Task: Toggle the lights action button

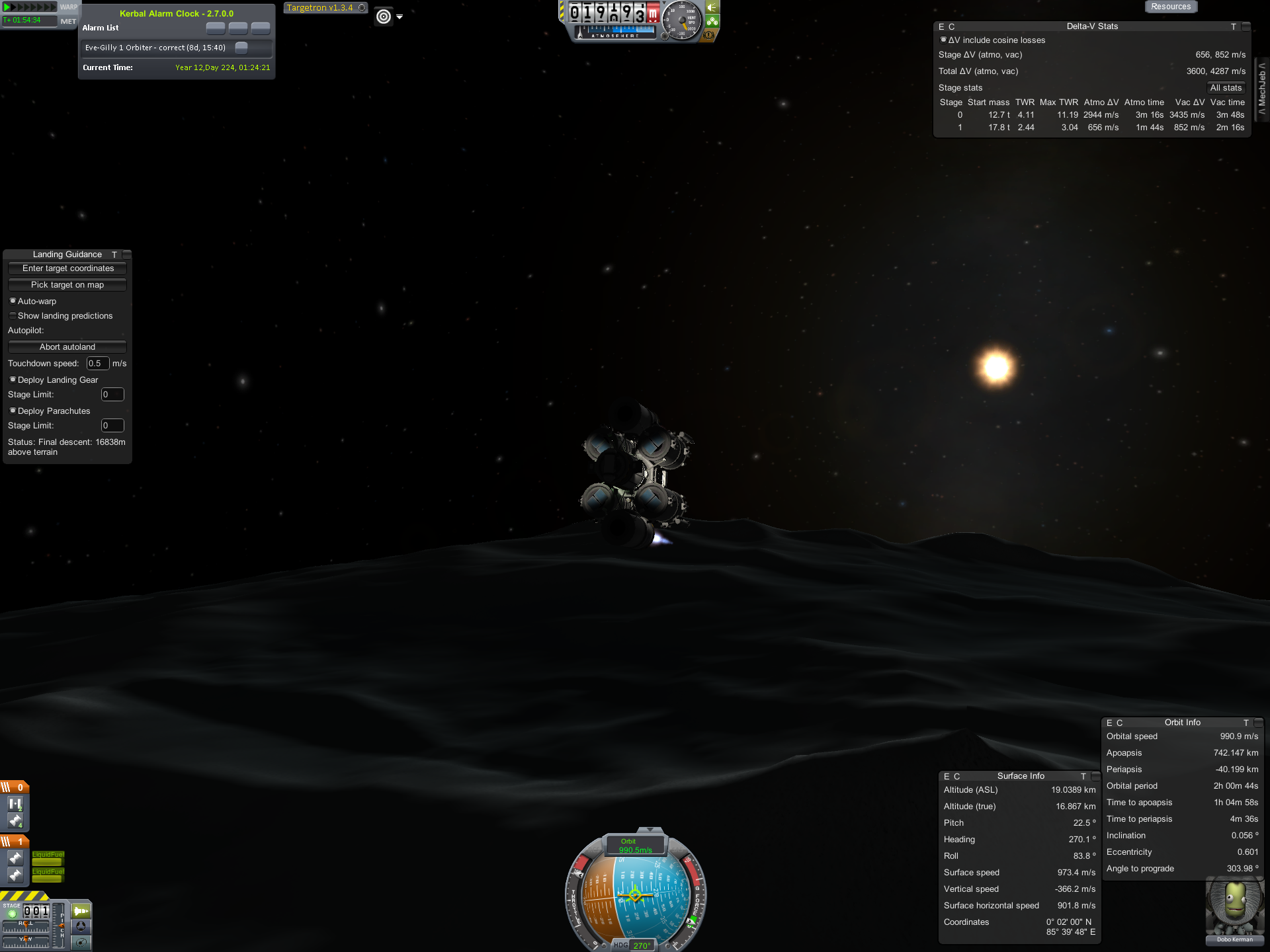Action: (x=712, y=7)
